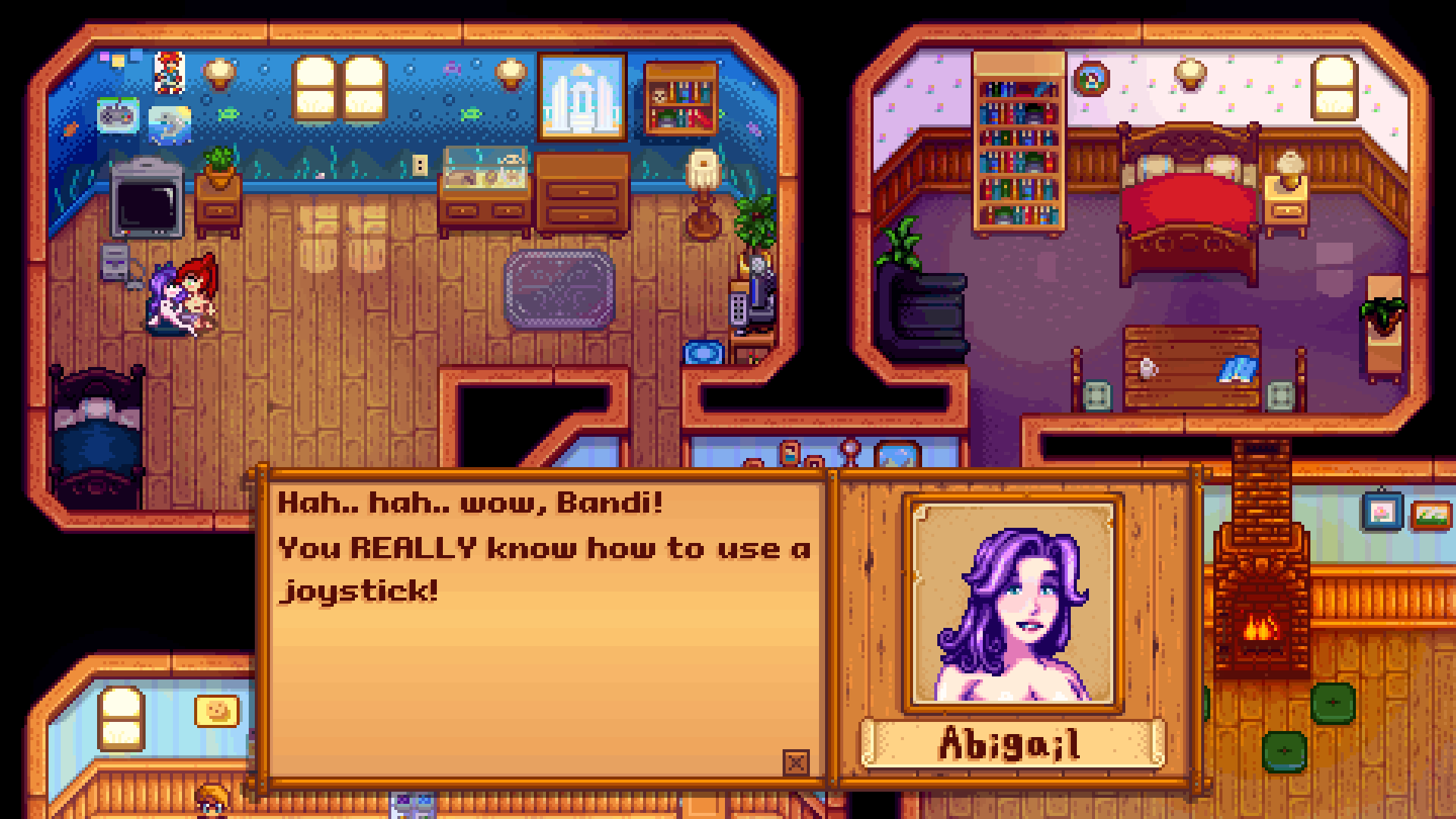
Task: Close the dialogue box with the X button
Action: click(795, 762)
